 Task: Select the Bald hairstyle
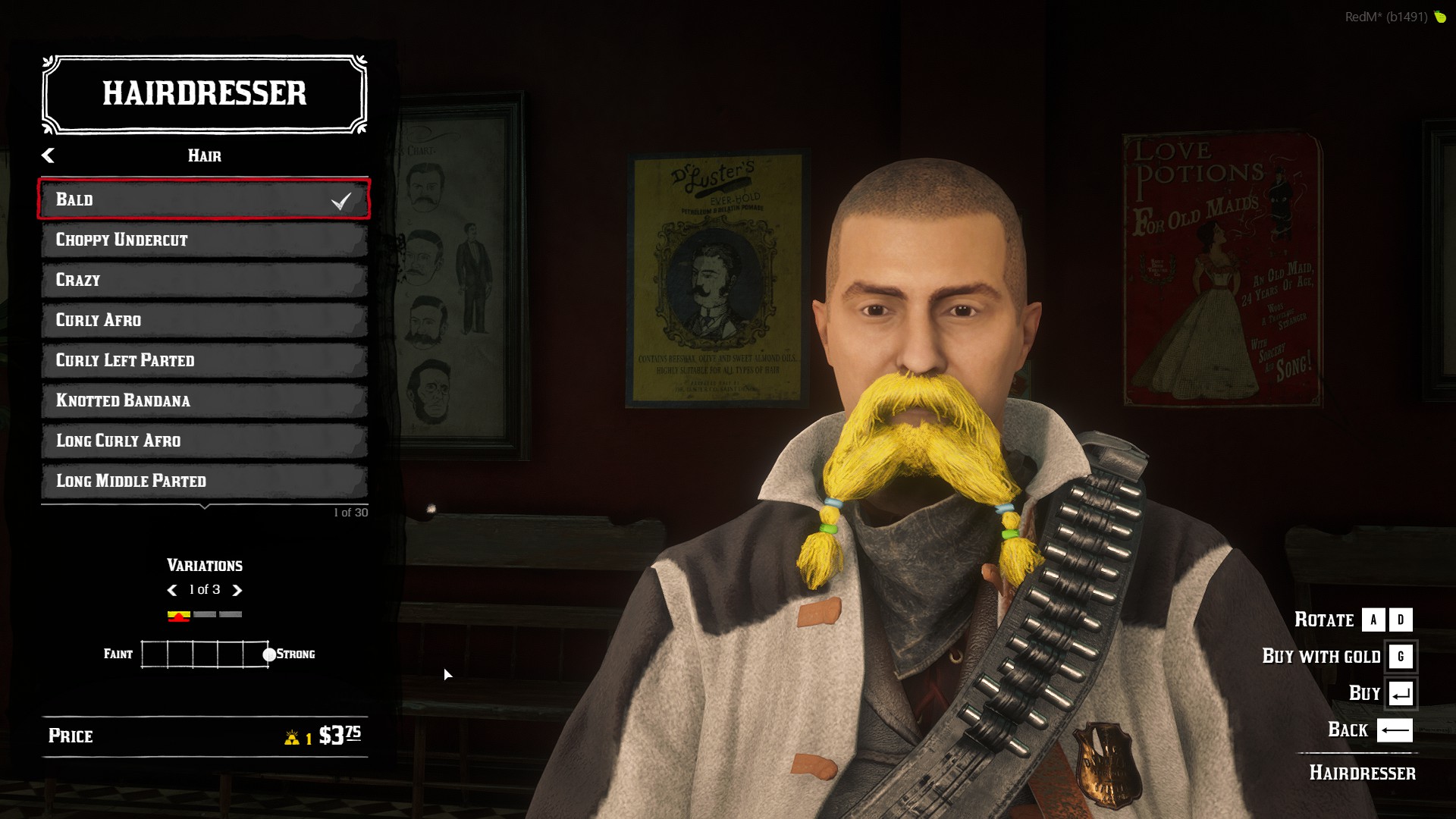(x=204, y=199)
